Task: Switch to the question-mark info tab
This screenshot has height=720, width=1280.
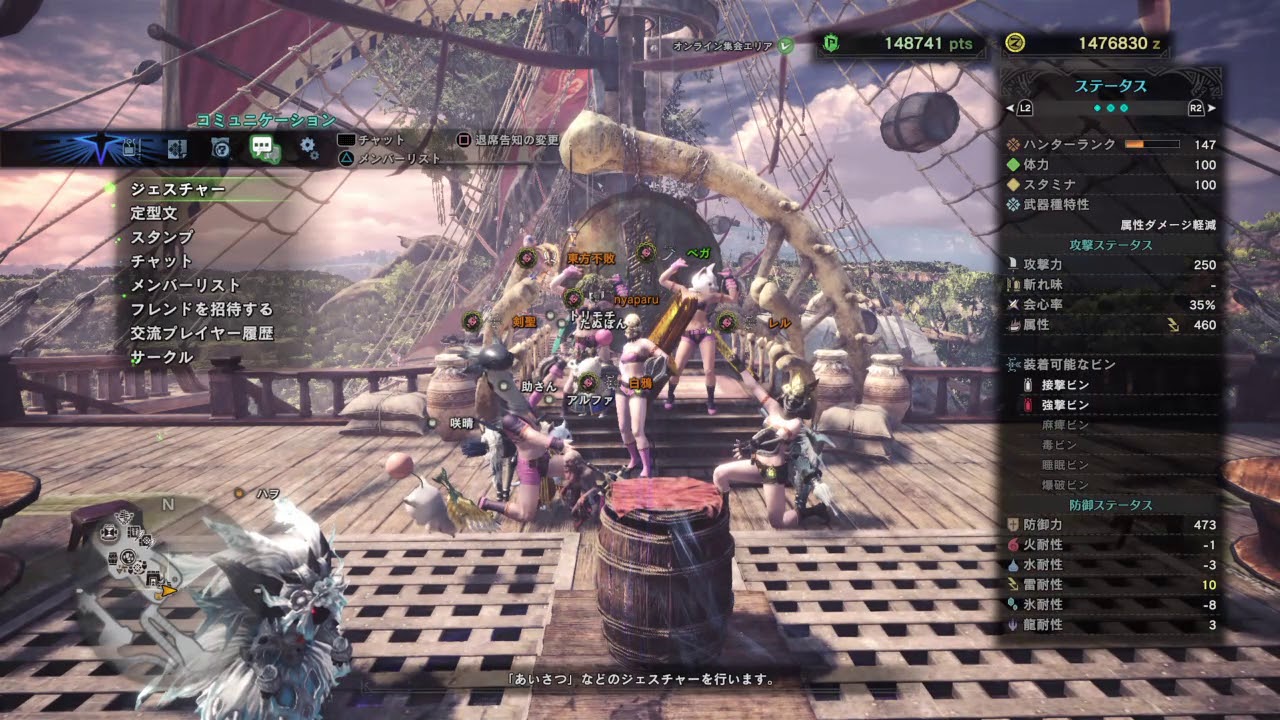Action: pyautogui.click(x=221, y=149)
